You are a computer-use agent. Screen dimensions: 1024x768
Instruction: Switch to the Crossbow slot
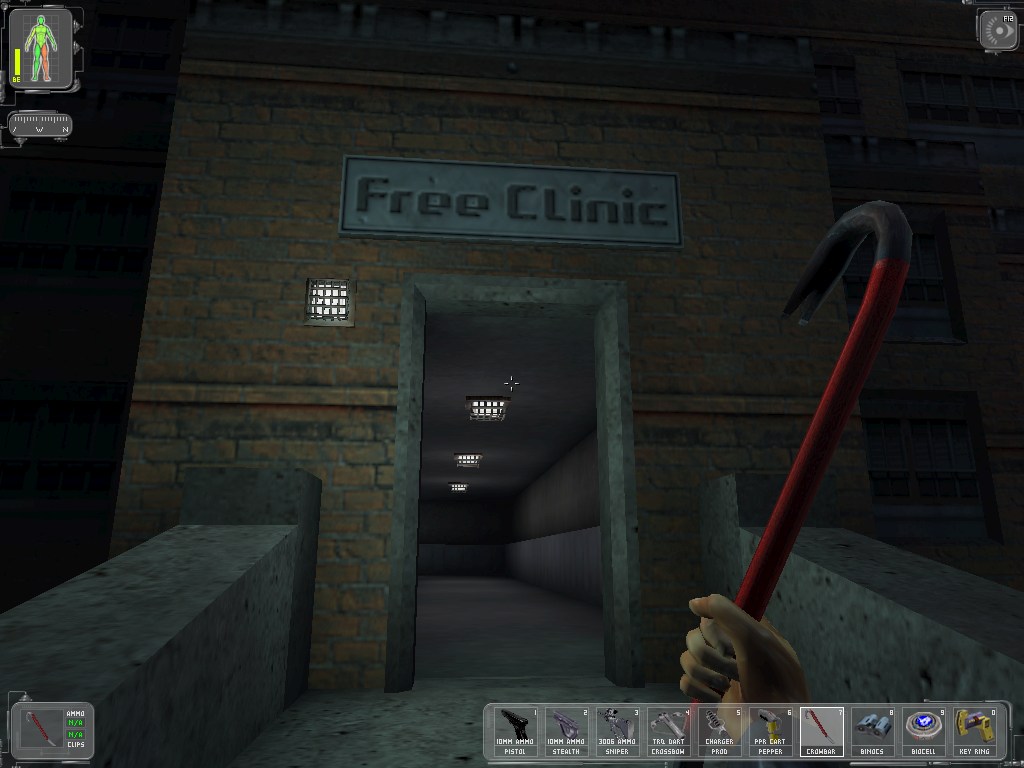[668, 731]
